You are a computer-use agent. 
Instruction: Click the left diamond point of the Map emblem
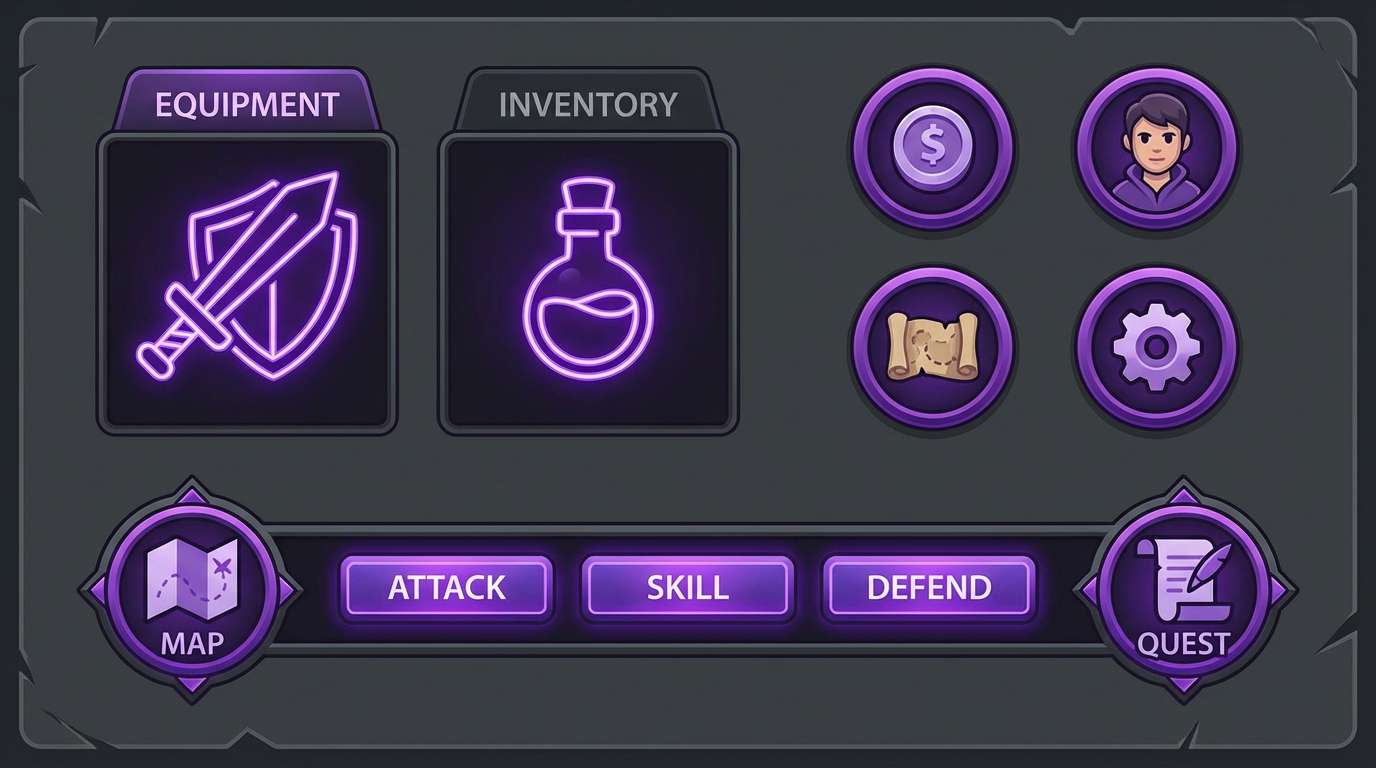98,590
